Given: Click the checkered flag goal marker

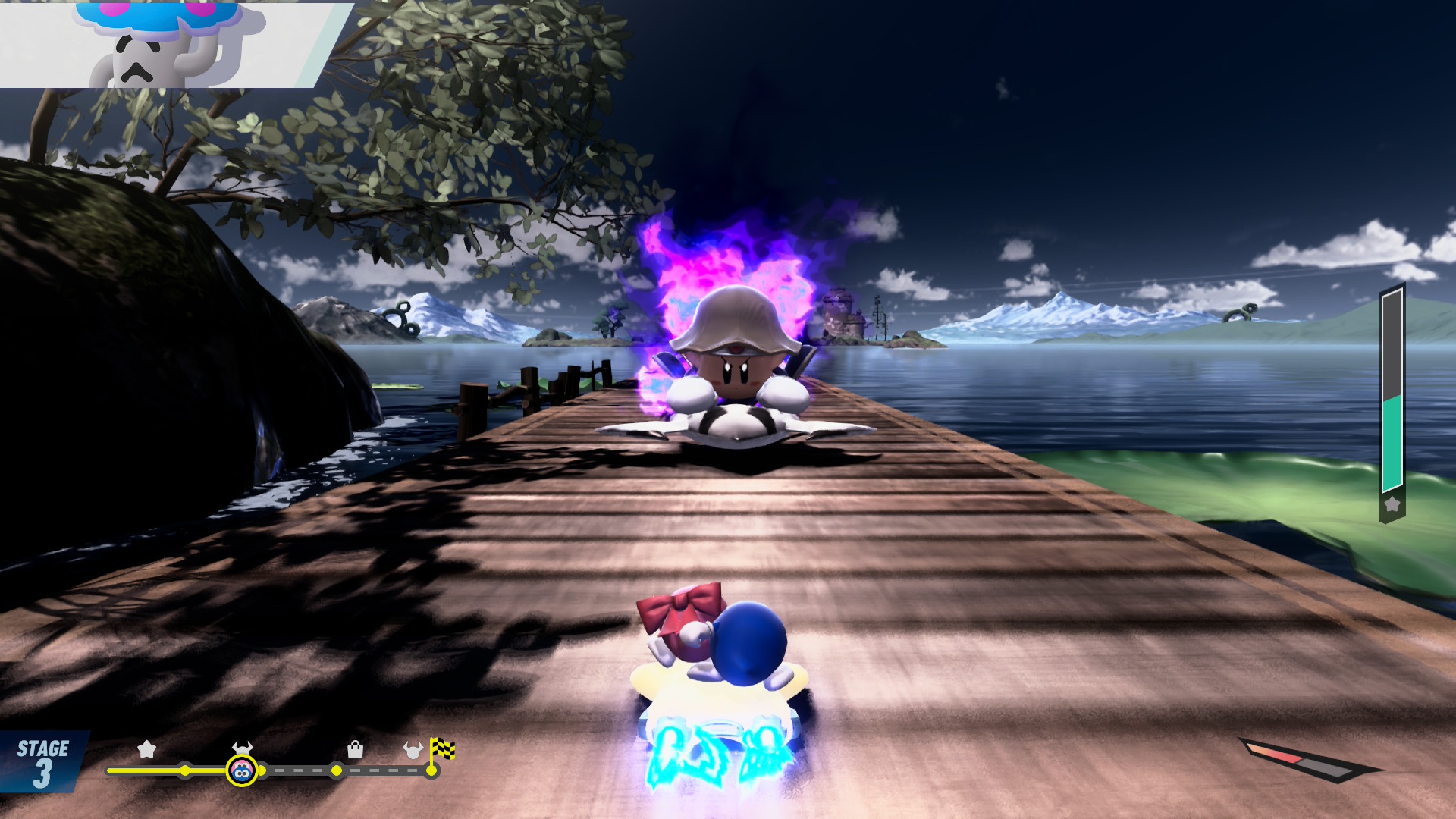Looking at the screenshot, I should (x=442, y=749).
